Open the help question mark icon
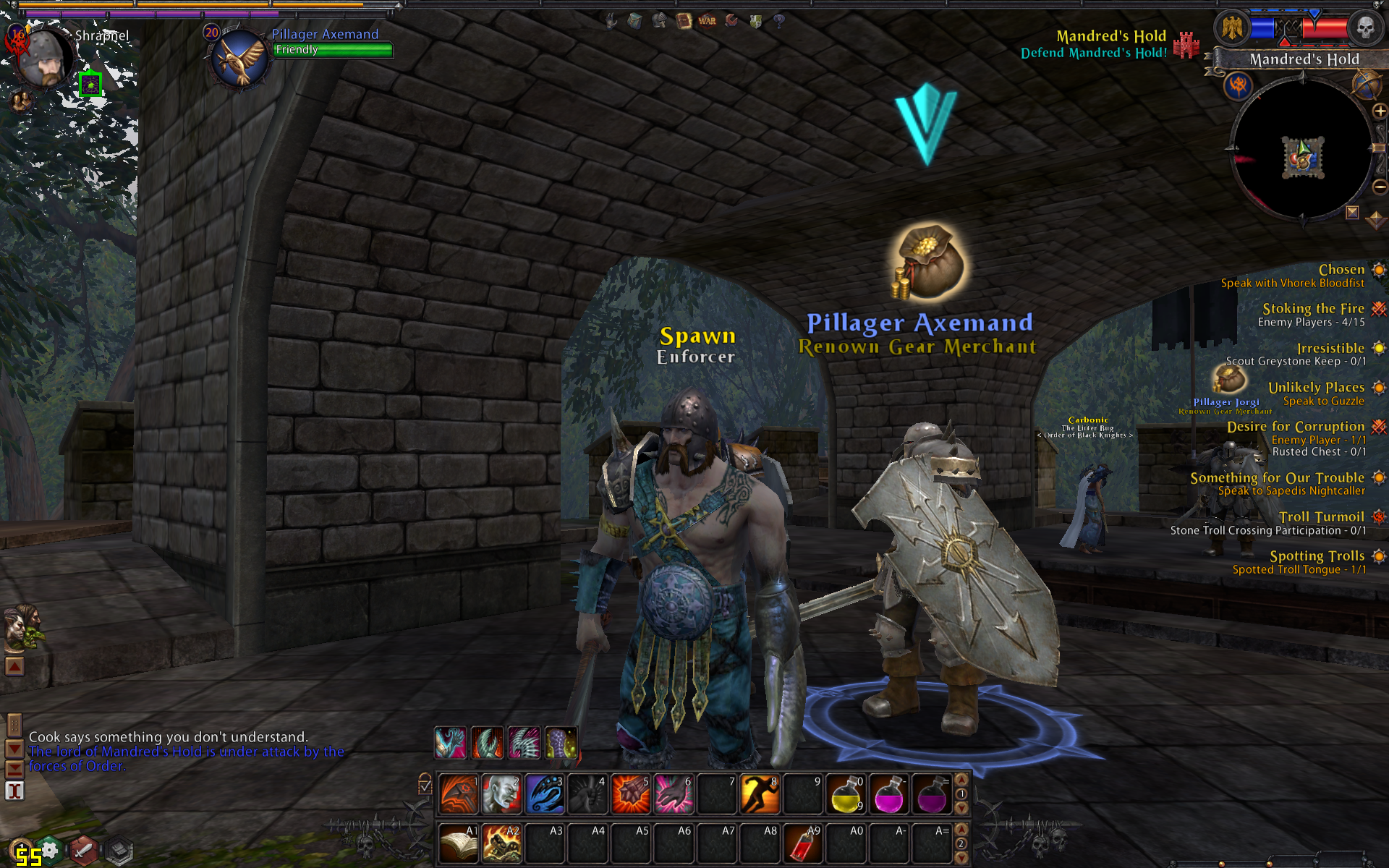 [779, 21]
